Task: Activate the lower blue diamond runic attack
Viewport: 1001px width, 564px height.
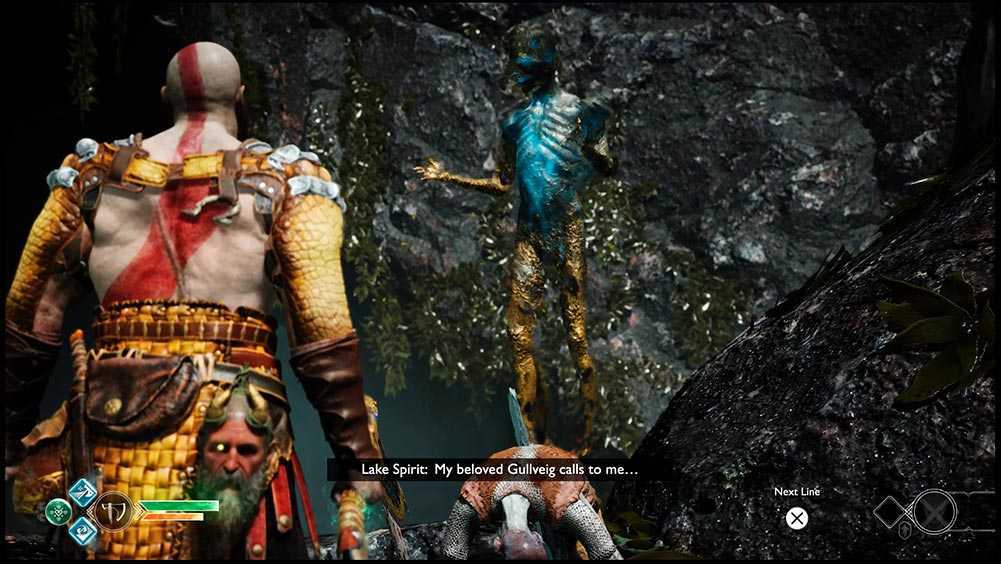Action: coord(82,530)
